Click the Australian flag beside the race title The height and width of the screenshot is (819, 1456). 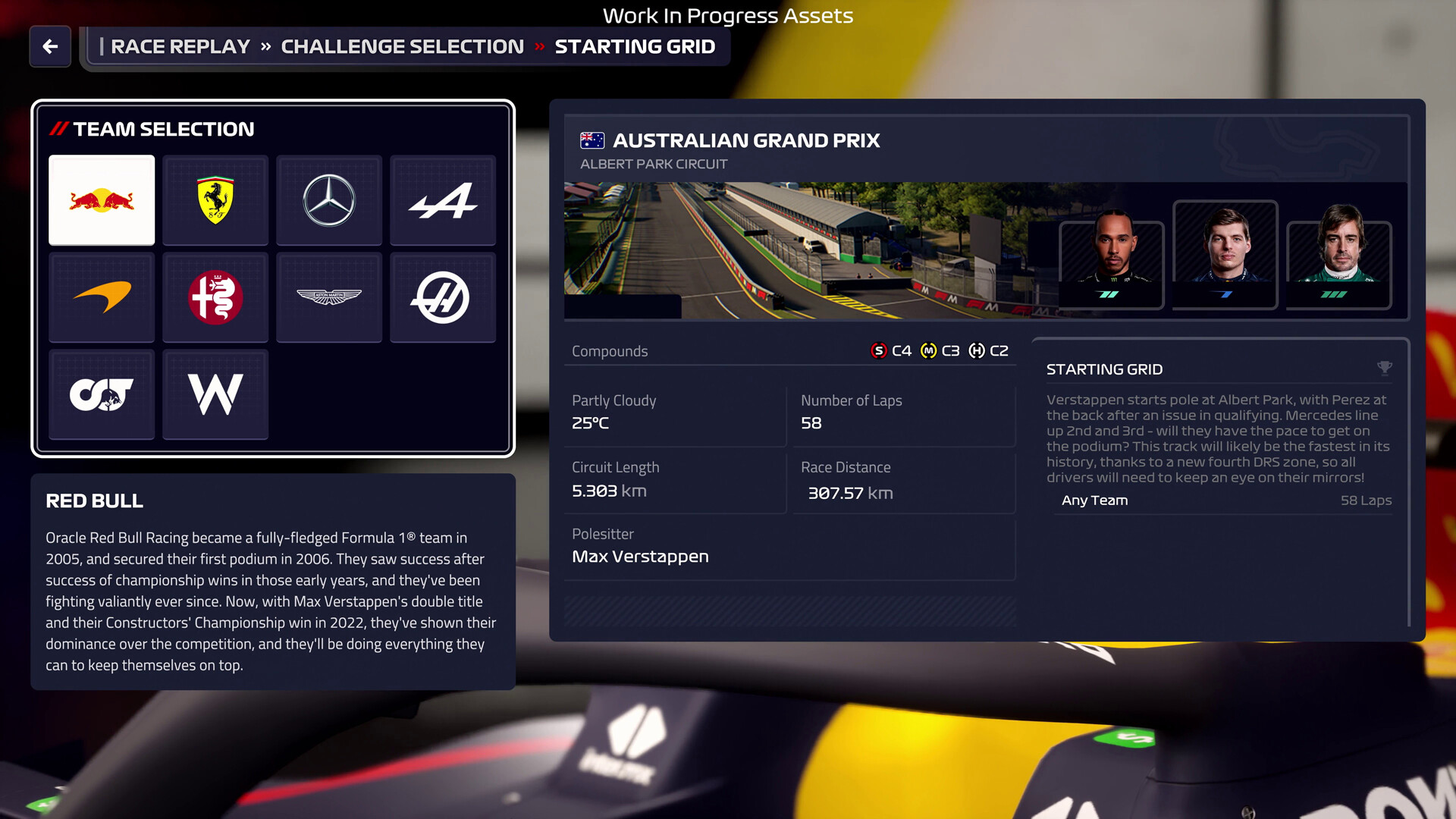pyautogui.click(x=592, y=140)
